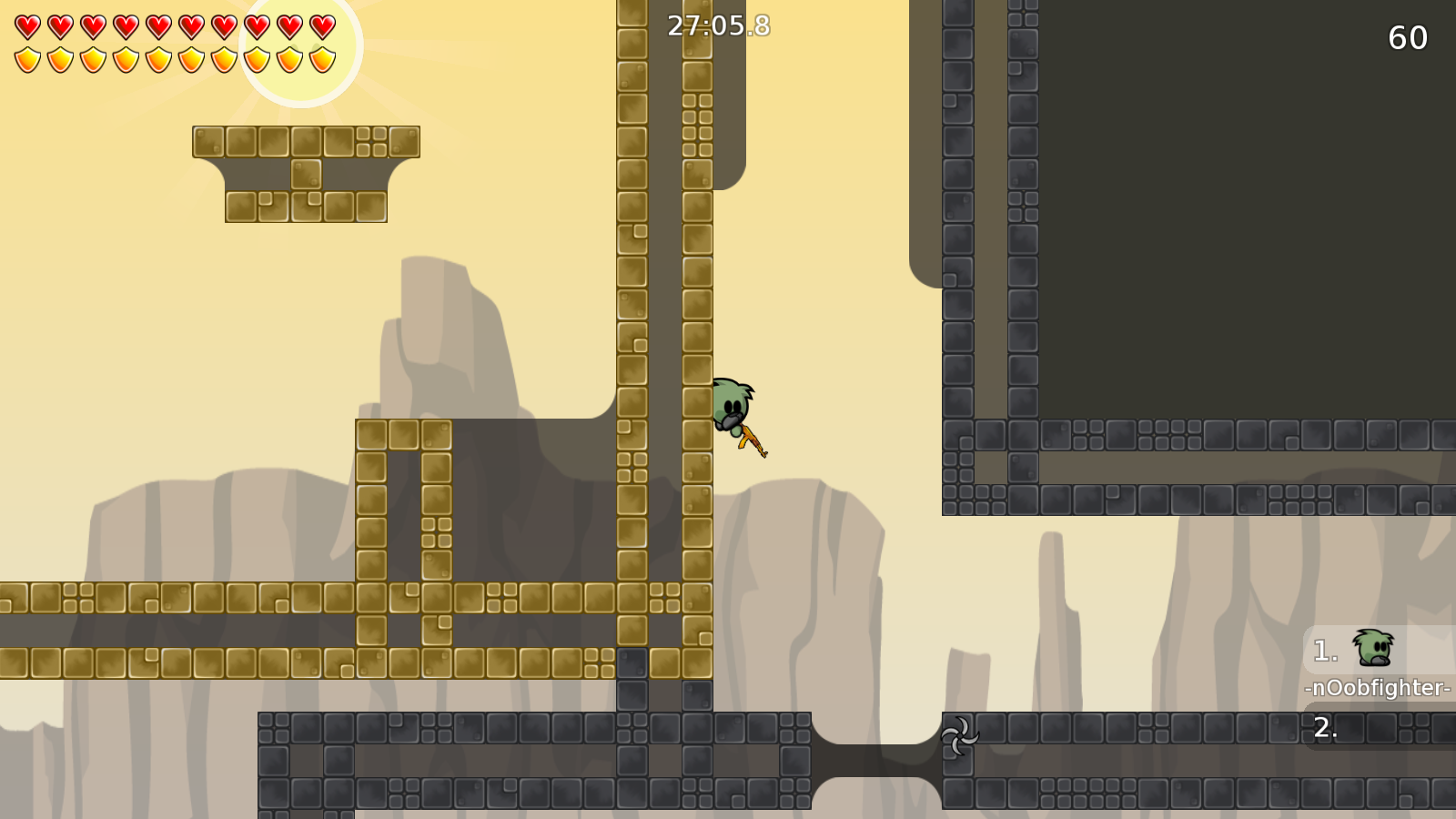Select the green character holding the rifle
The image size is (1456, 819).
pyautogui.click(x=731, y=405)
